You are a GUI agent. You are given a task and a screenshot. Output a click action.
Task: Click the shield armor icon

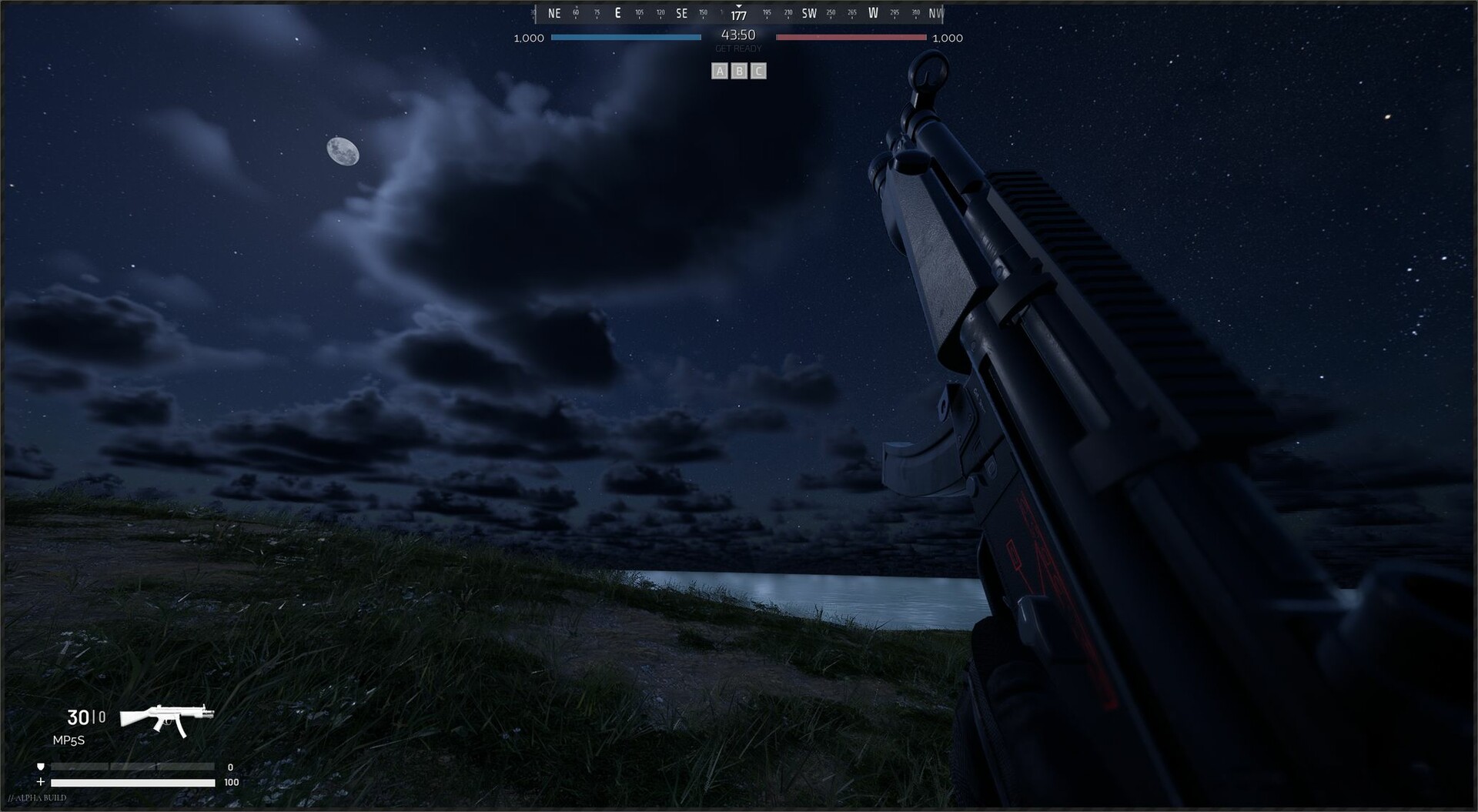40,767
